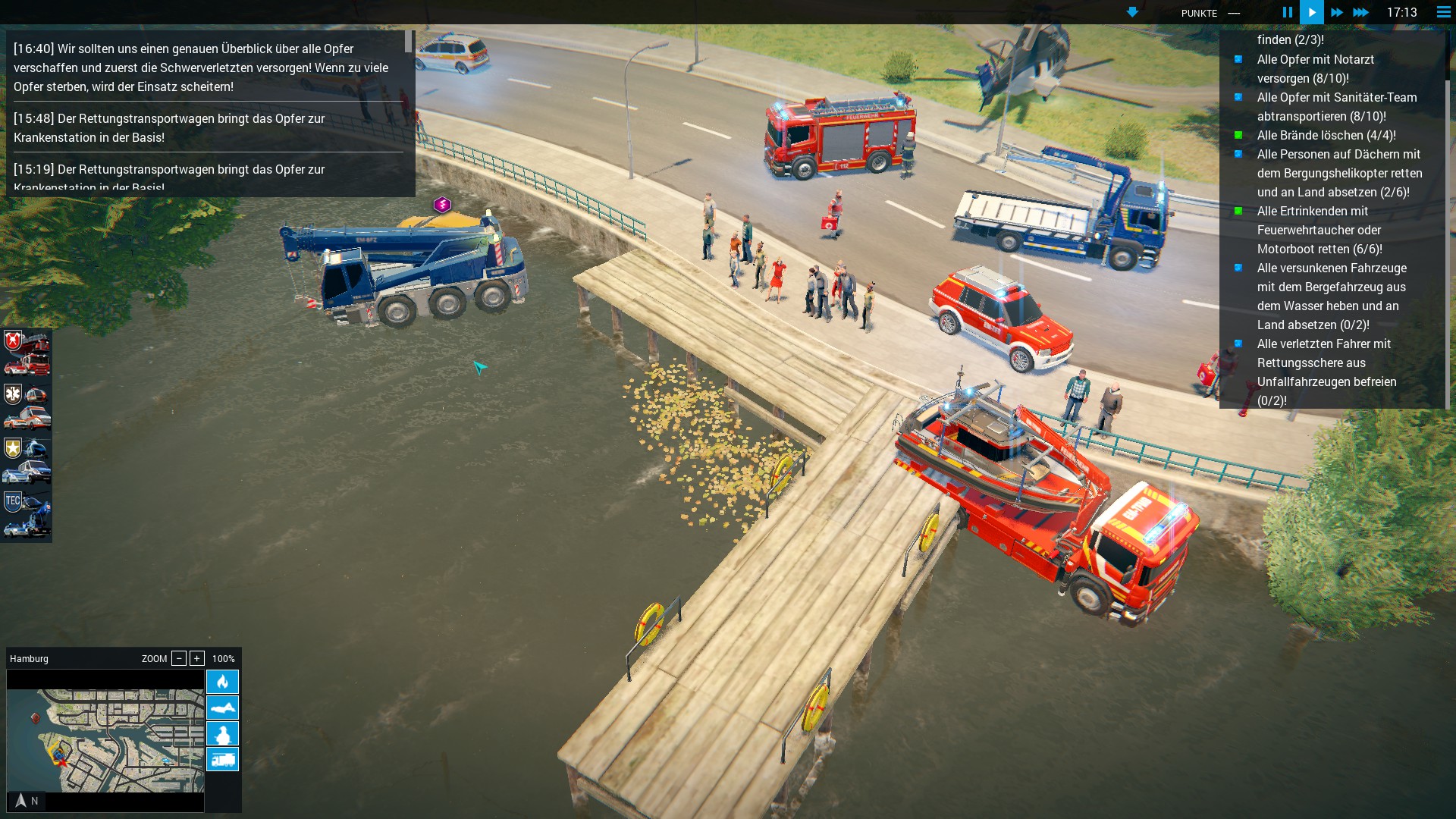Screen dimensions: 1456x819
Task: Select the drowning person filter on the minimap
Action: point(222,708)
